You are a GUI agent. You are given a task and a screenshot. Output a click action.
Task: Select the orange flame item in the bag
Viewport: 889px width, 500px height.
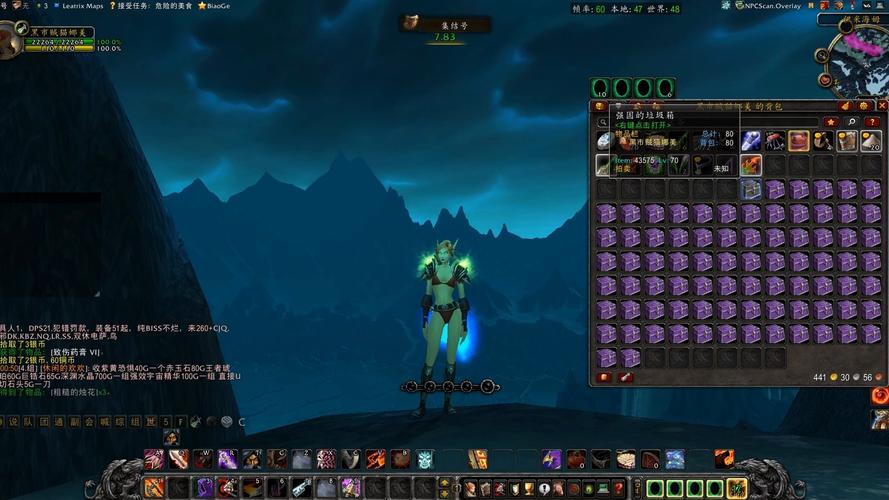coord(750,165)
